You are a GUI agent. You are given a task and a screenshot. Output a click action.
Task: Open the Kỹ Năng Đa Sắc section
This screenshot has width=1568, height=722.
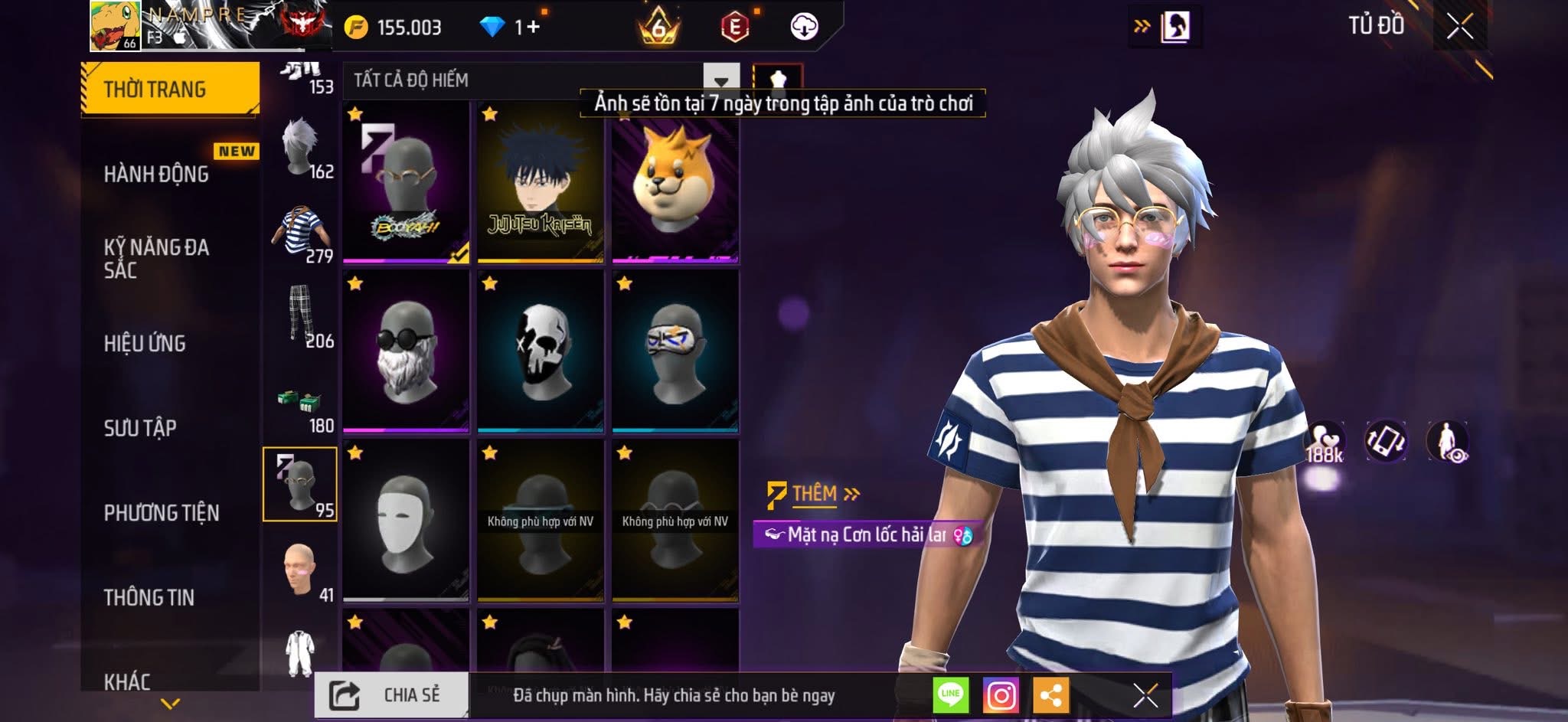(156, 259)
